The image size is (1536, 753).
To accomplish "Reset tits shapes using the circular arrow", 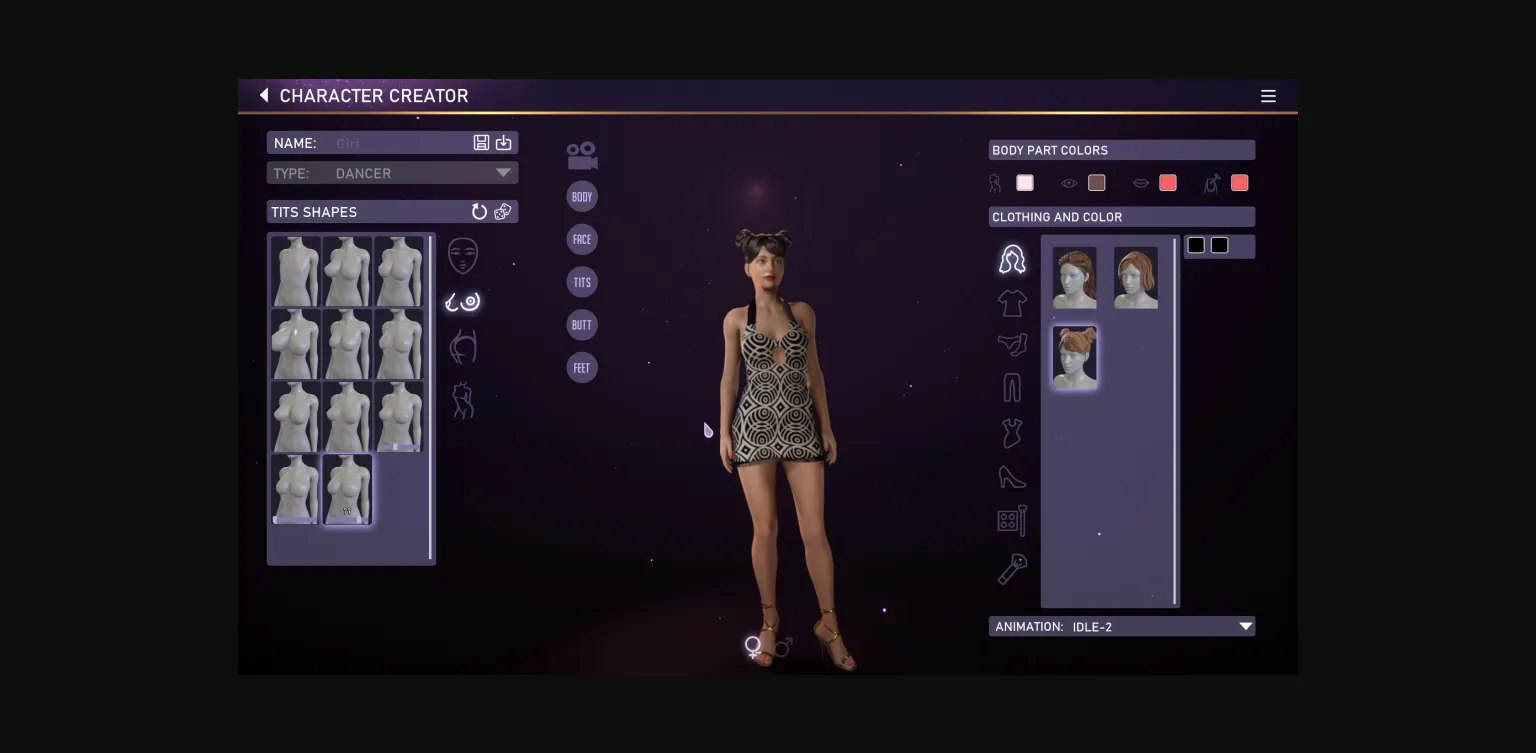I will point(480,211).
